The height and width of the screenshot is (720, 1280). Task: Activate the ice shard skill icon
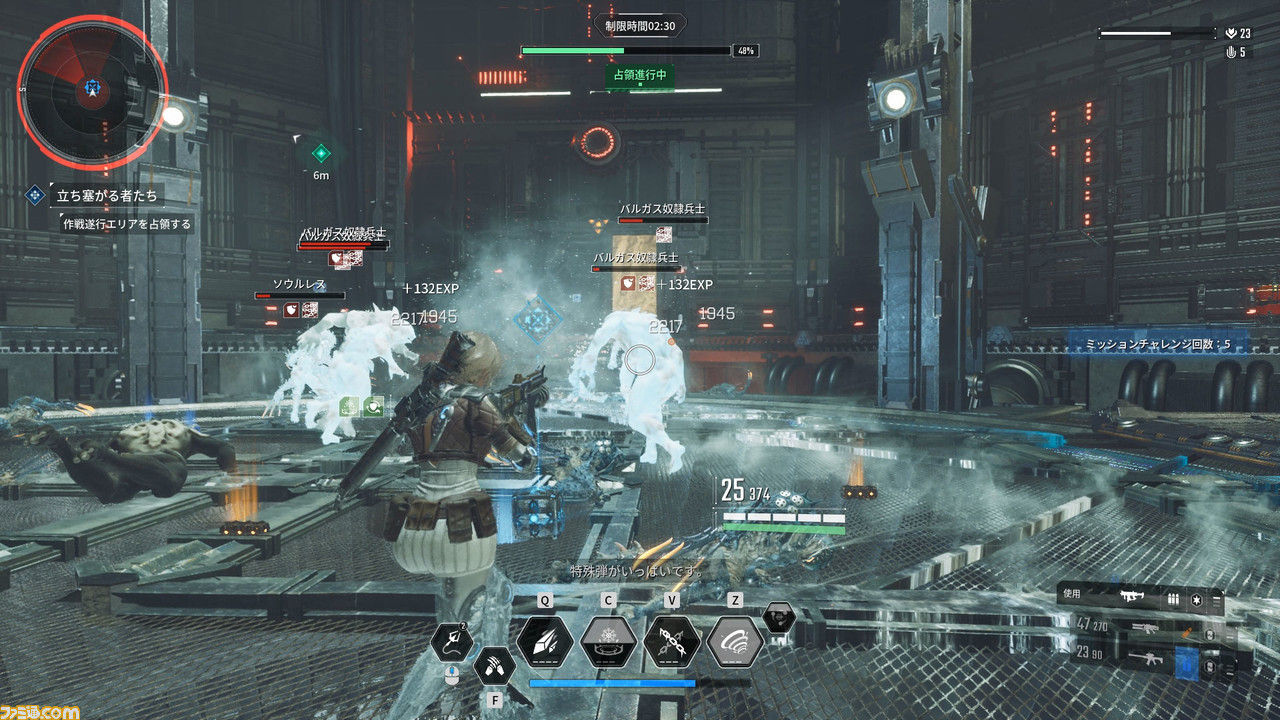(x=544, y=640)
